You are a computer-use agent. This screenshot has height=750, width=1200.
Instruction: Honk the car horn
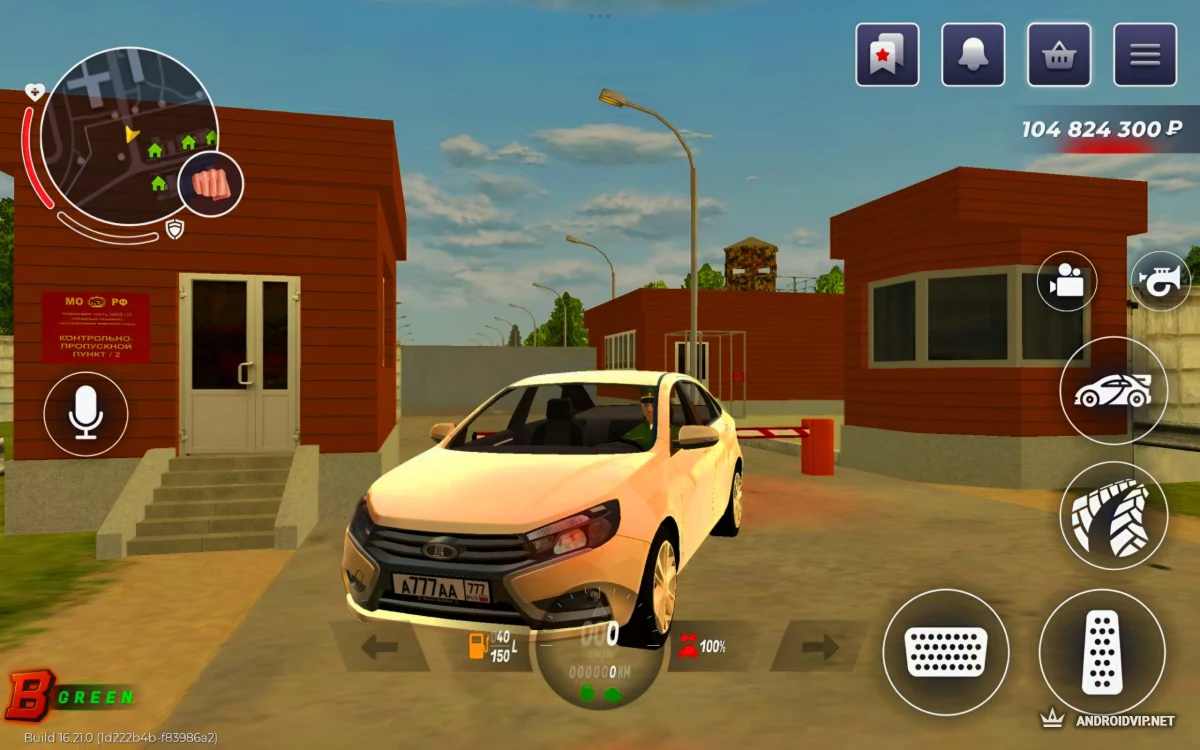click(1160, 281)
